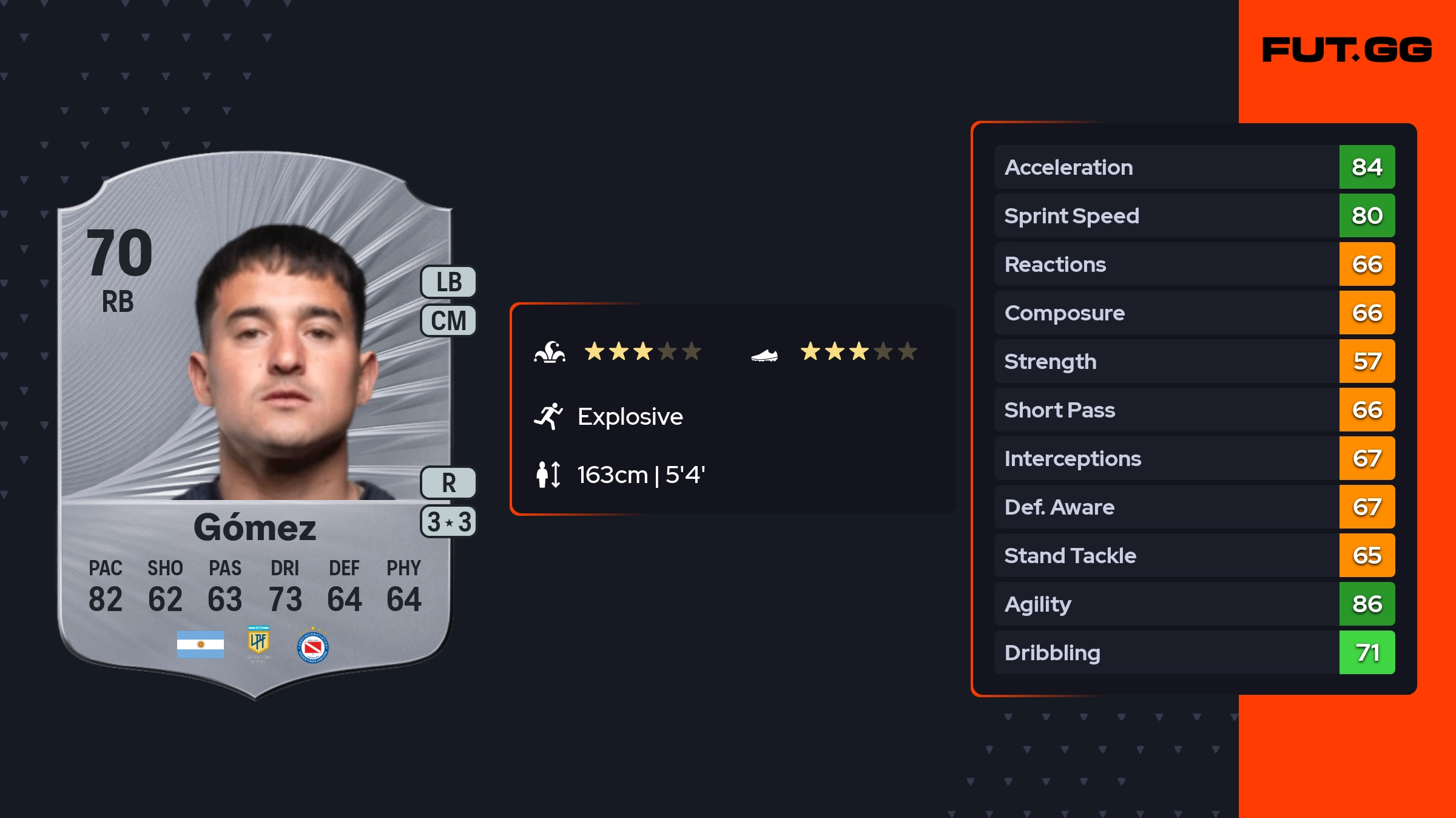The height and width of the screenshot is (818, 1456).
Task: Choose the CM alternate position badge
Action: point(448,320)
